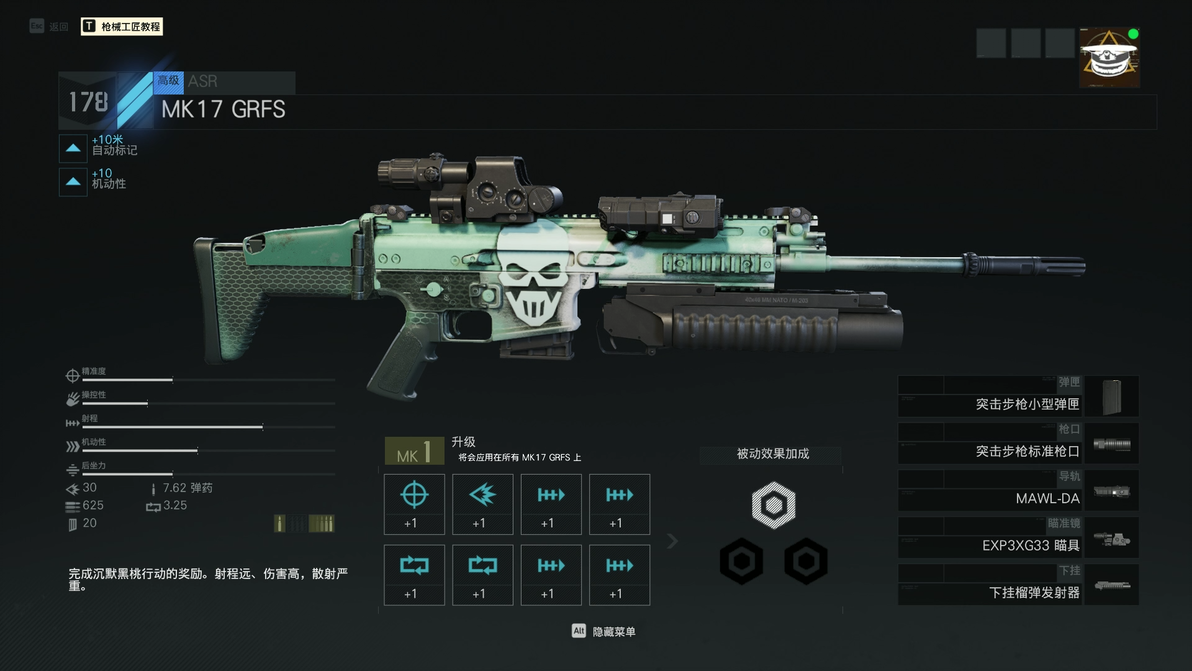This screenshot has width=1192, height=671.
Task: Select the white hexagon passive bonus
Action: click(773, 506)
